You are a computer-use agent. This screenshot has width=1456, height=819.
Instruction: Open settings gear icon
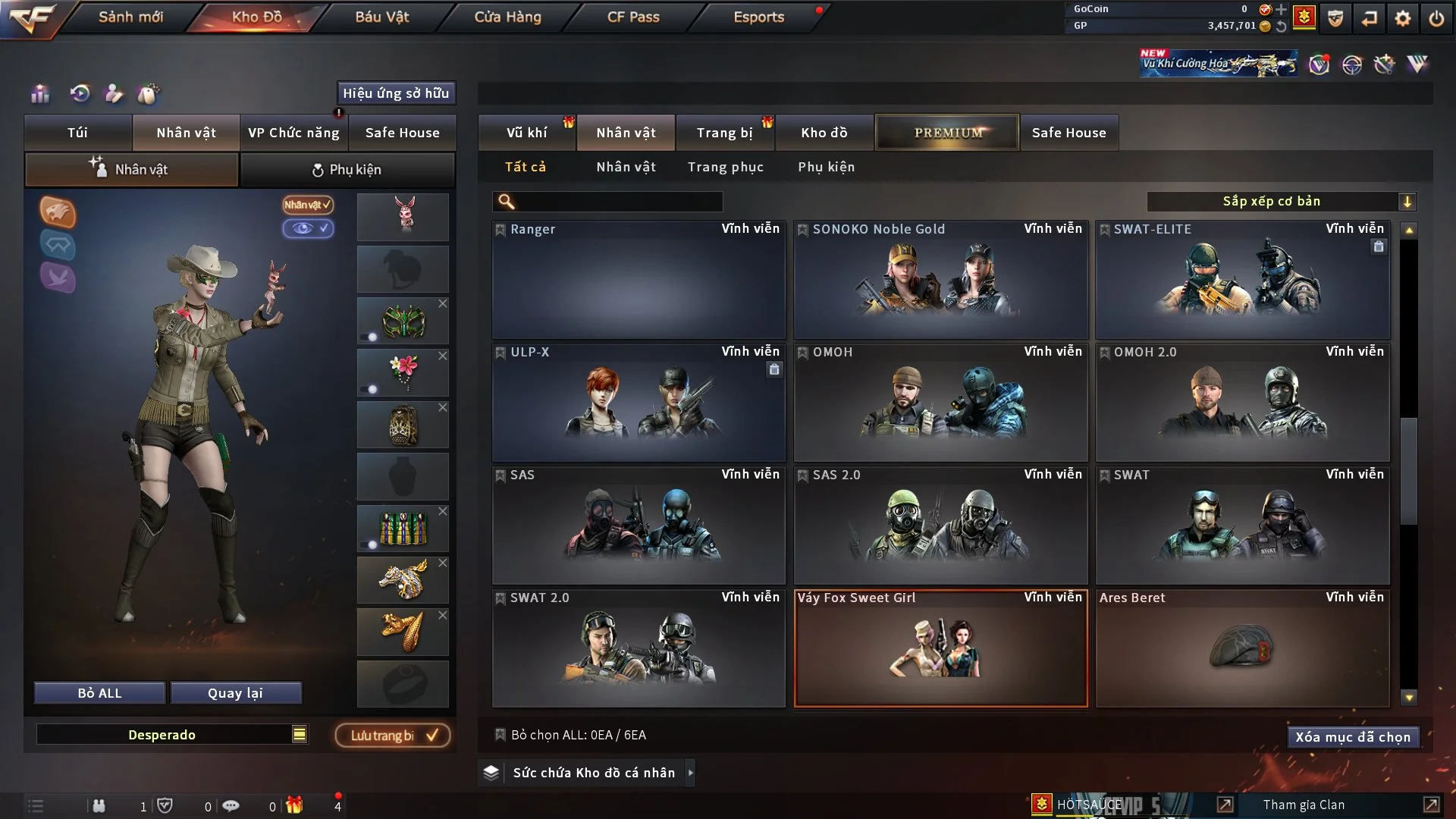1403,18
